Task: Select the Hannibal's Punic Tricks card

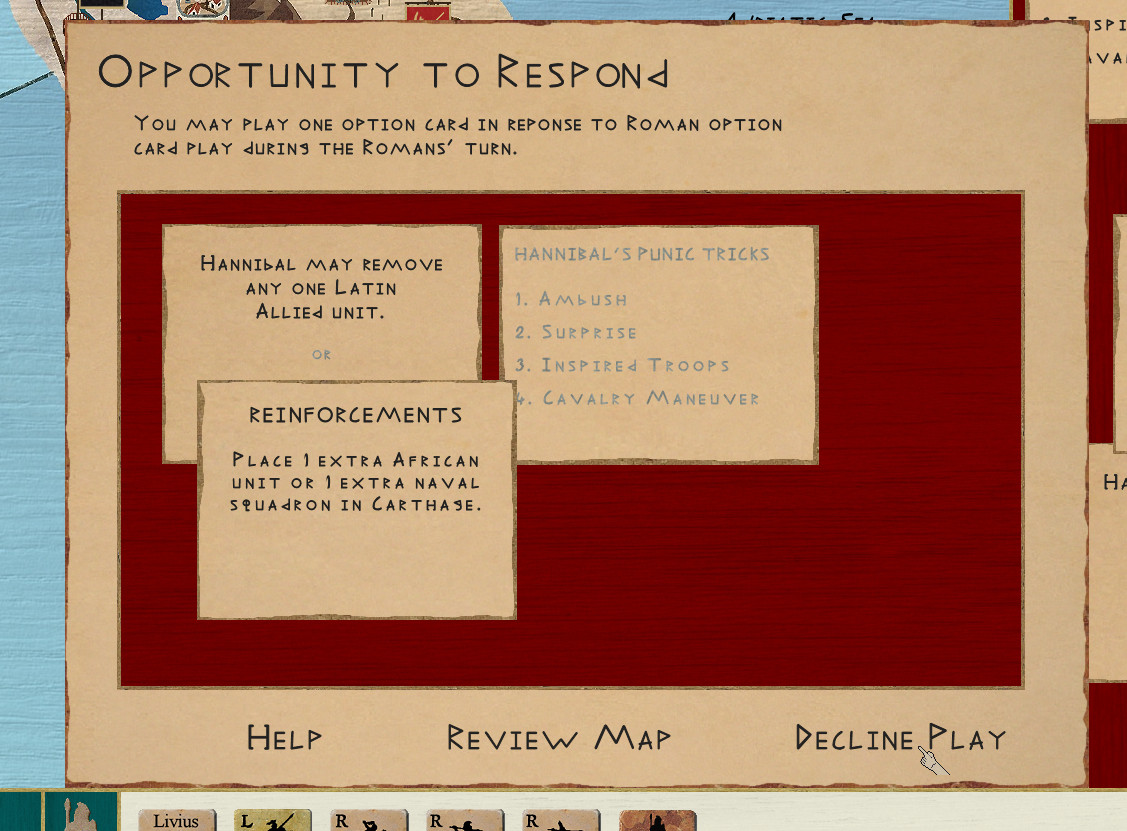Action: 658,344
